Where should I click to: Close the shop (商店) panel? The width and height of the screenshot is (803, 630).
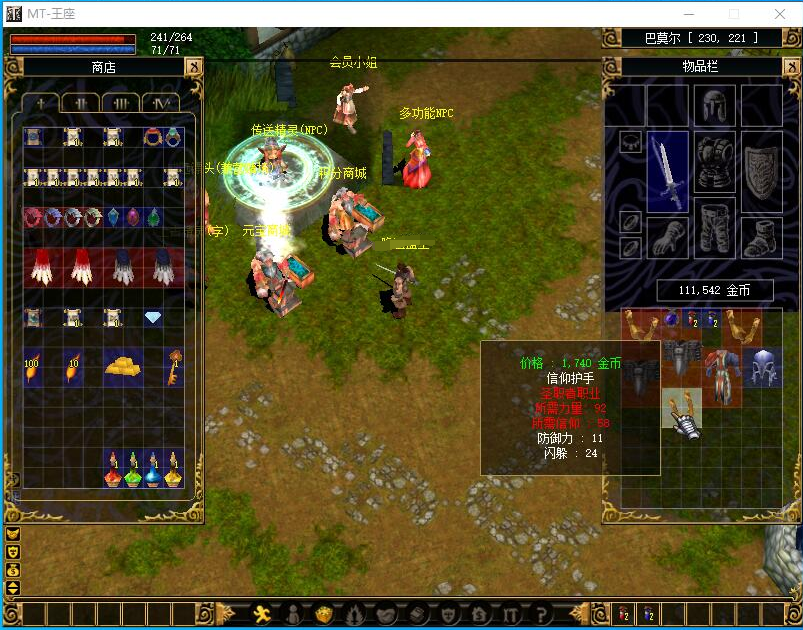tap(193, 67)
